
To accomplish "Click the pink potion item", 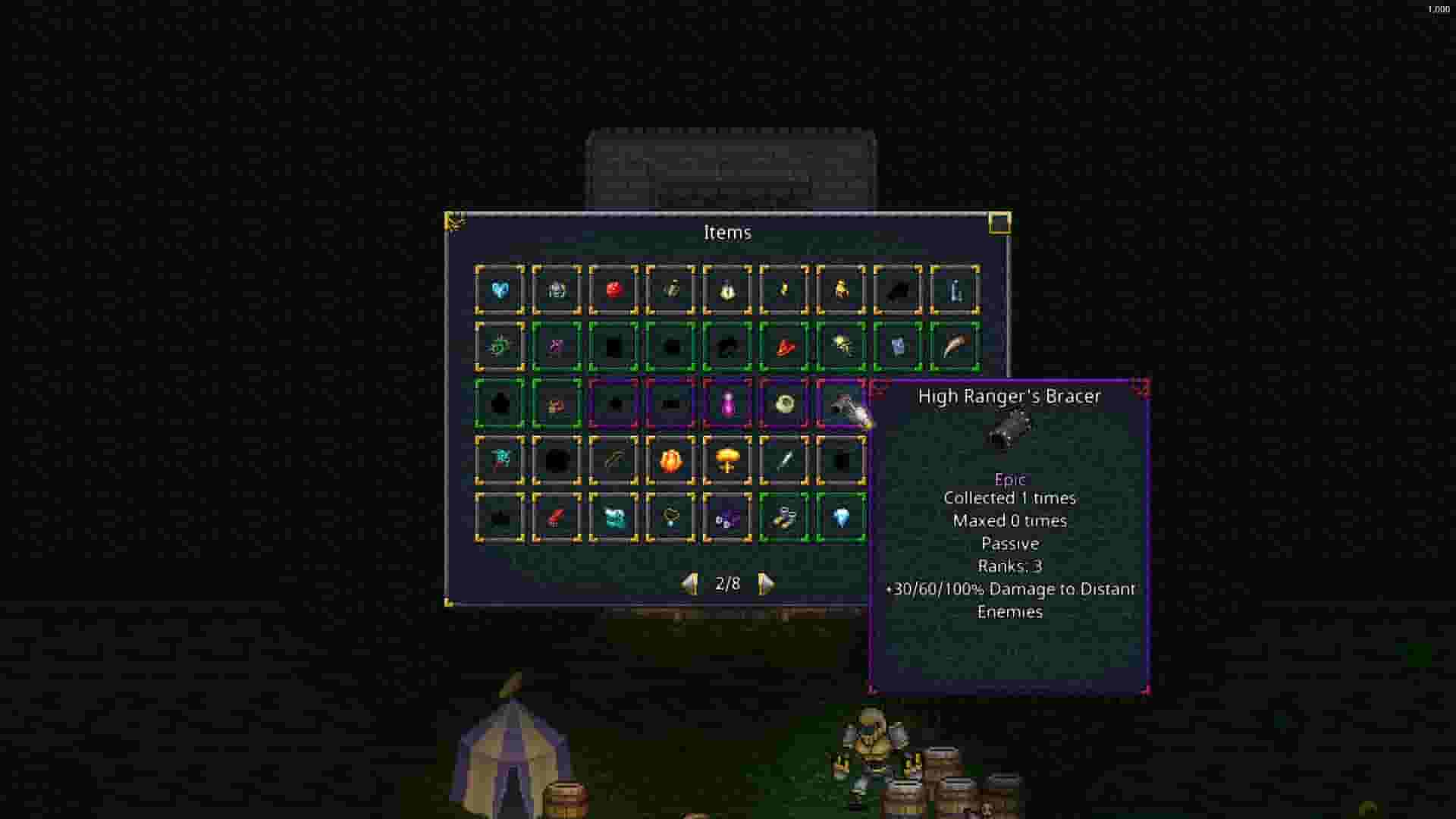I will pos(728,404).
